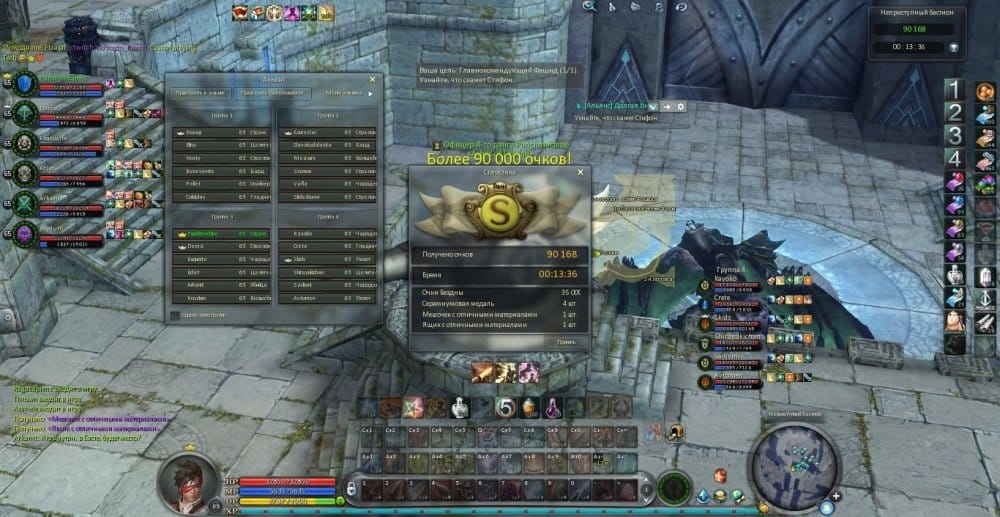
Task: Select Crete in the Group 4 party frames
Action: coord(721,297)
